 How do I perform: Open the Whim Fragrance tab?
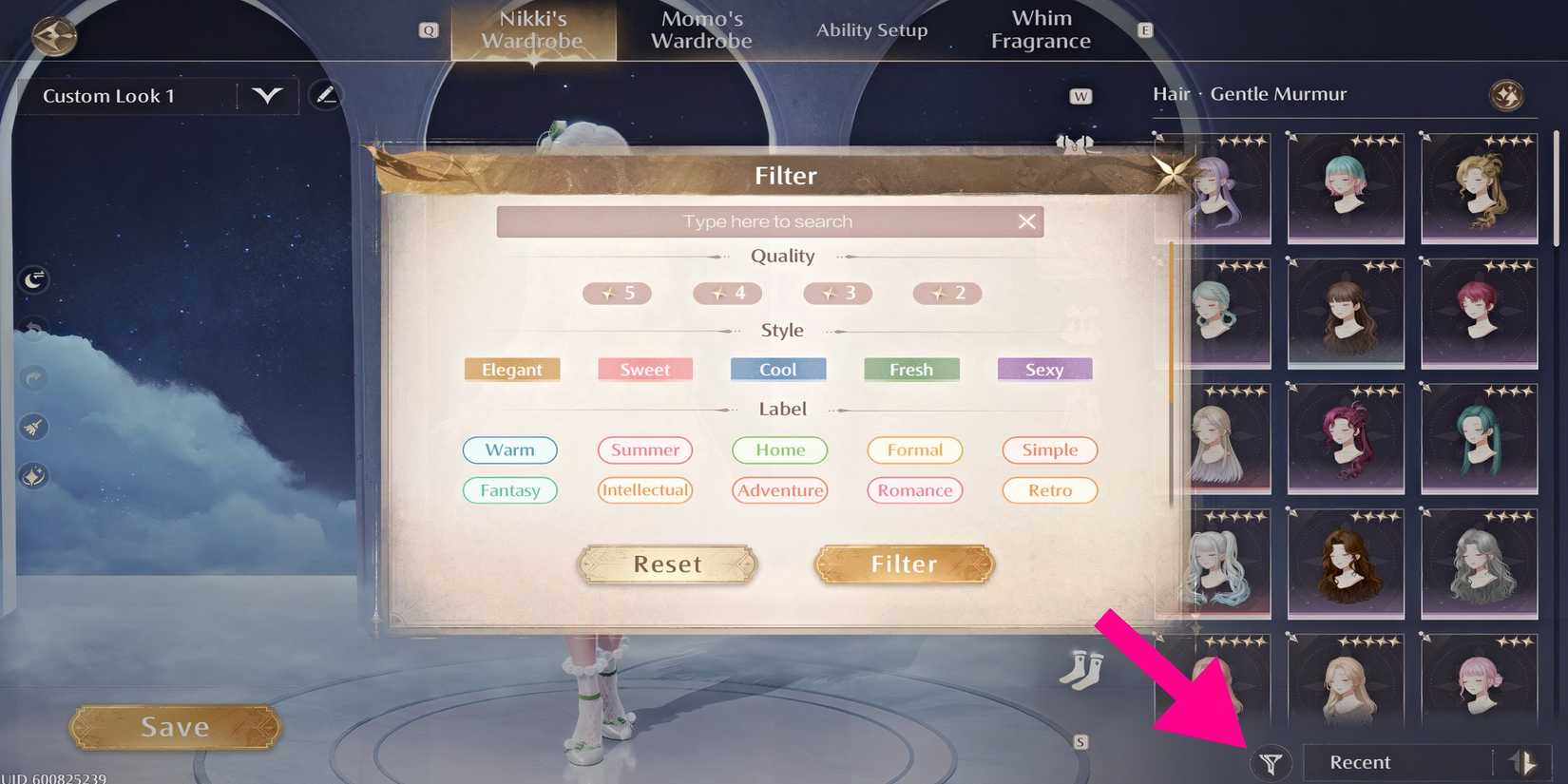pyautogui.click(x=1041, y=29)
